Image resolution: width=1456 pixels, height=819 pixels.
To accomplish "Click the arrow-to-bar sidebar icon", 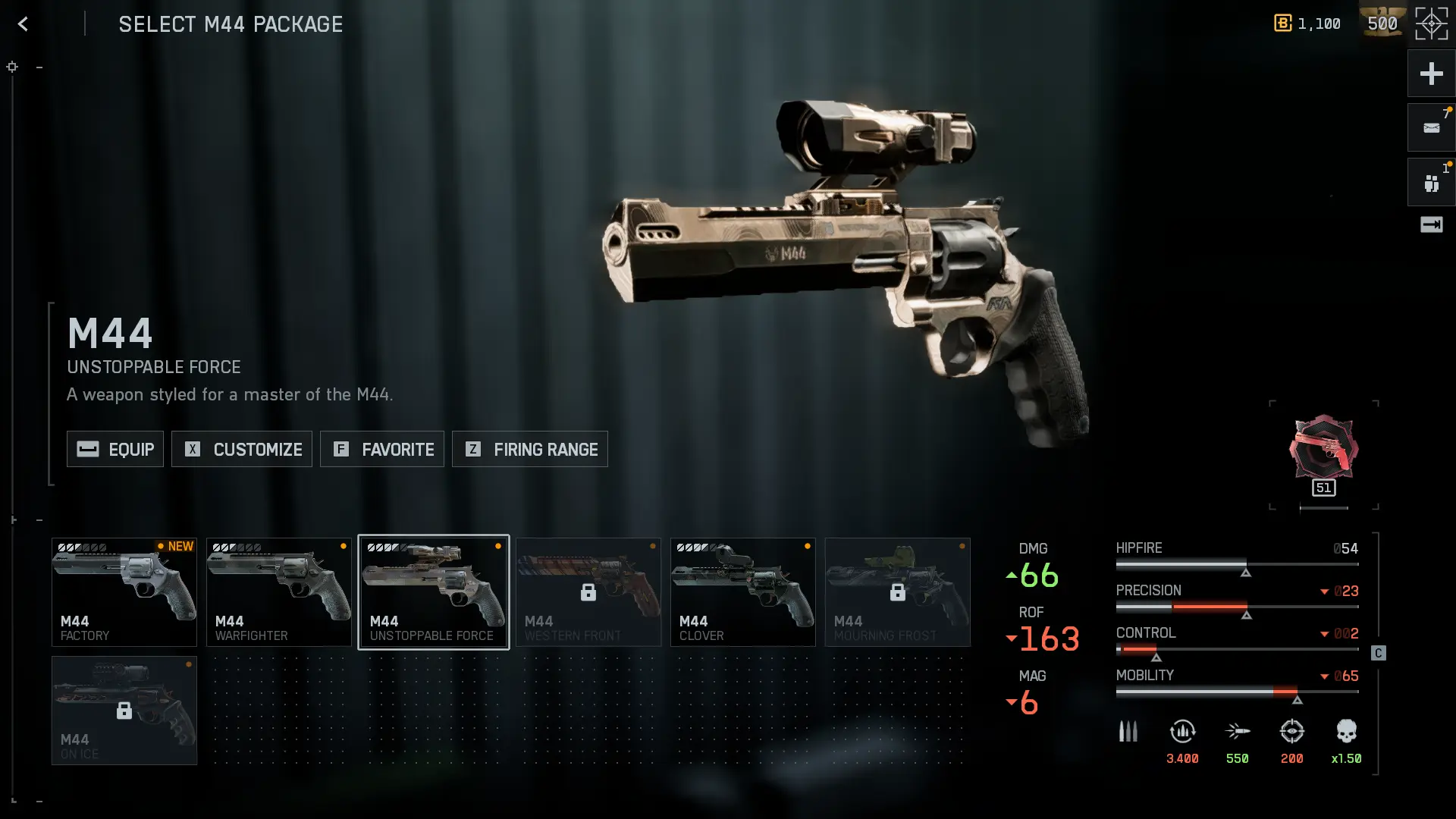I will click(x=1431, y=224).
